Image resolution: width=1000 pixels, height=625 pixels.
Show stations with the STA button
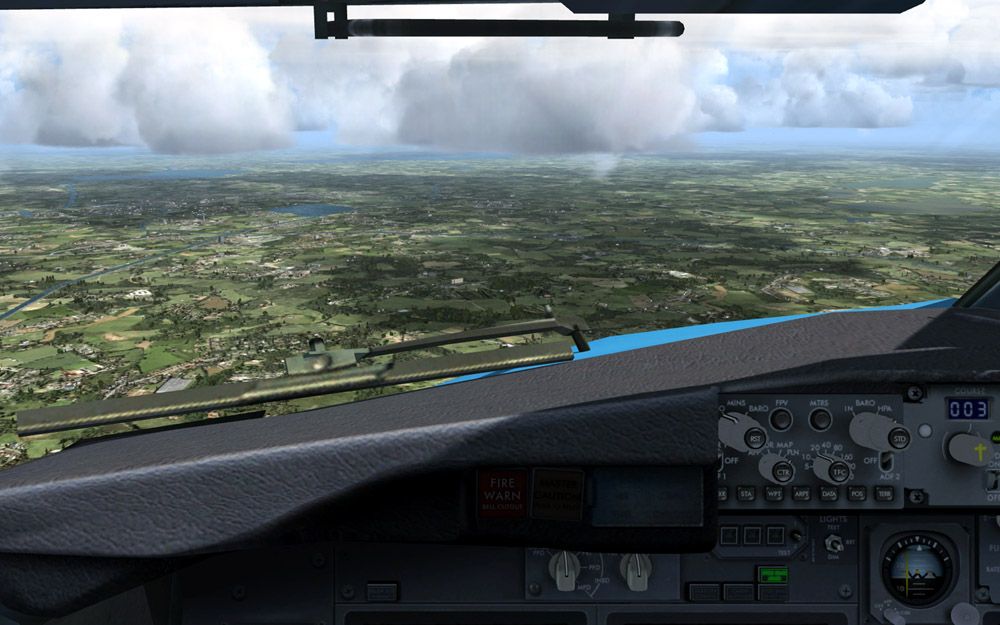(x=746, y=493)
